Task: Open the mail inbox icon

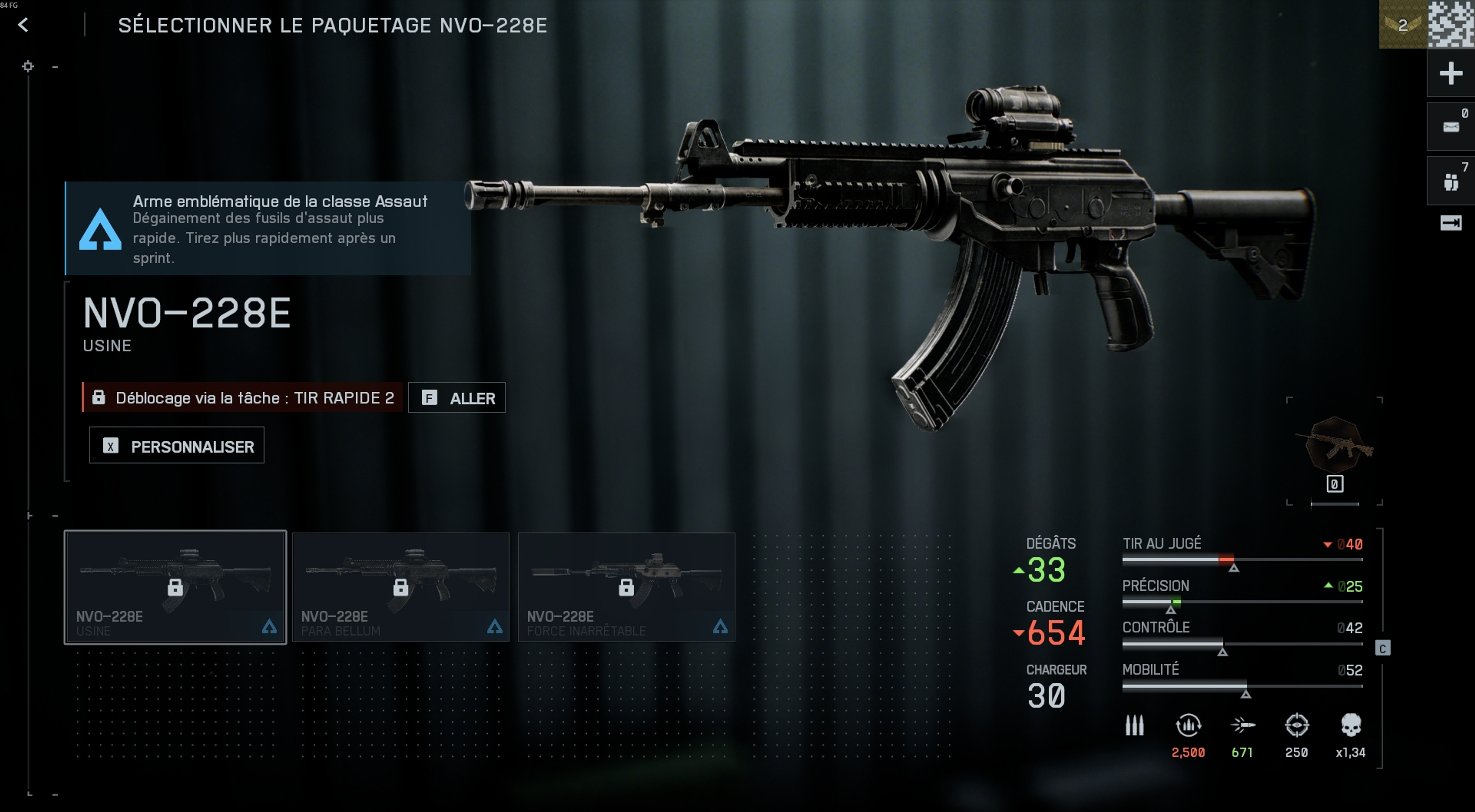Action: click(1450, 126)
